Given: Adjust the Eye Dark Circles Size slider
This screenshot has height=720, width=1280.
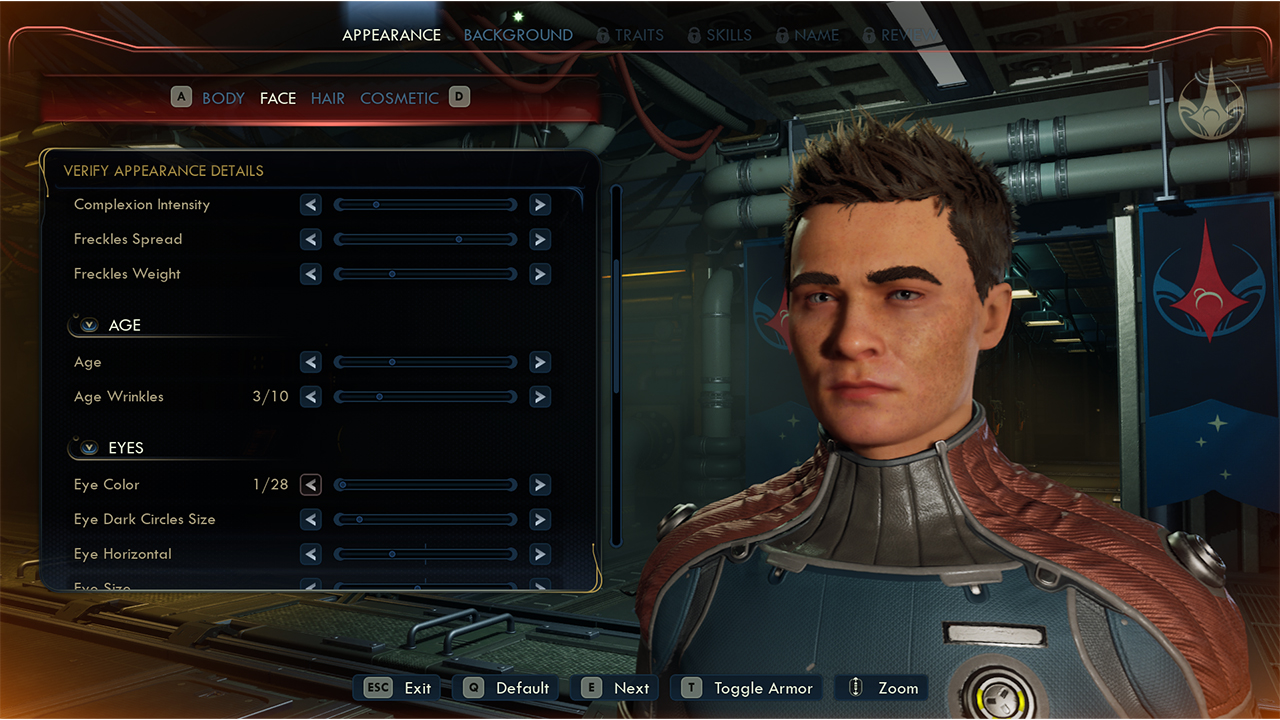Looking at the screenshot, I should [x=425, y=520].
